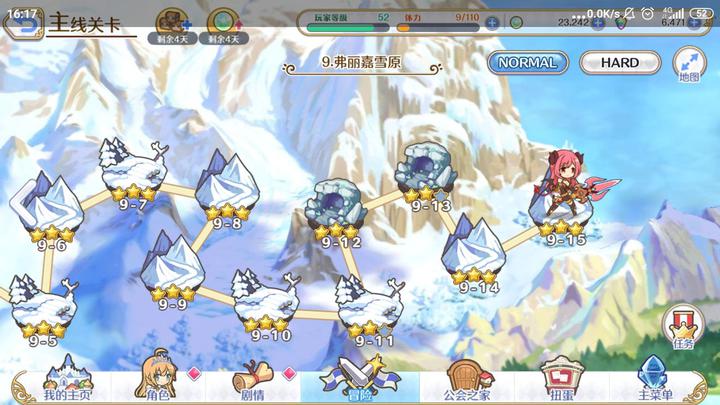The image size is (720, 405).
Task: Go back using the top-left arrow button
Action: 20,23
